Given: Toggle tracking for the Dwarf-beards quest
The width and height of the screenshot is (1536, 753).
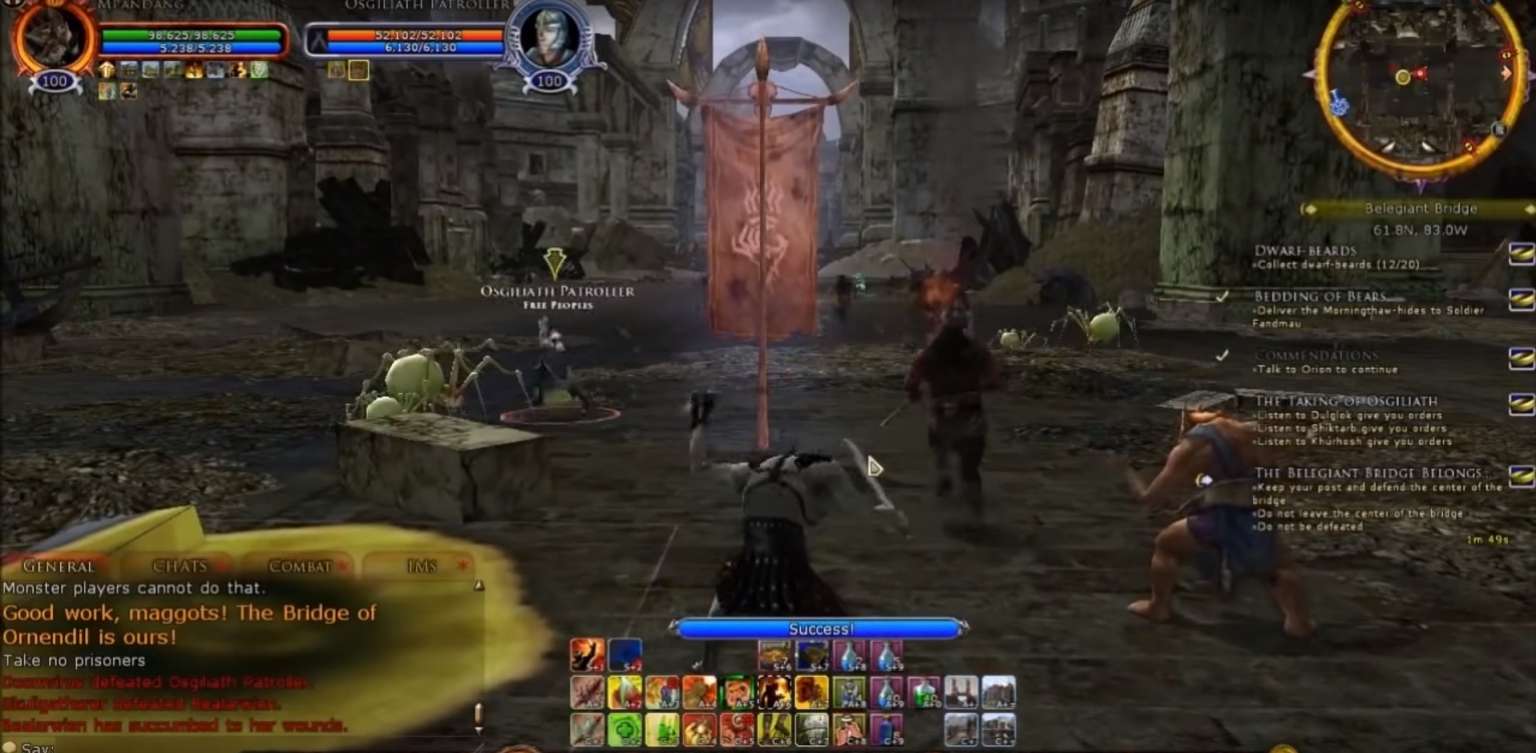Looking at the screenshot, I should [1521, 253].
